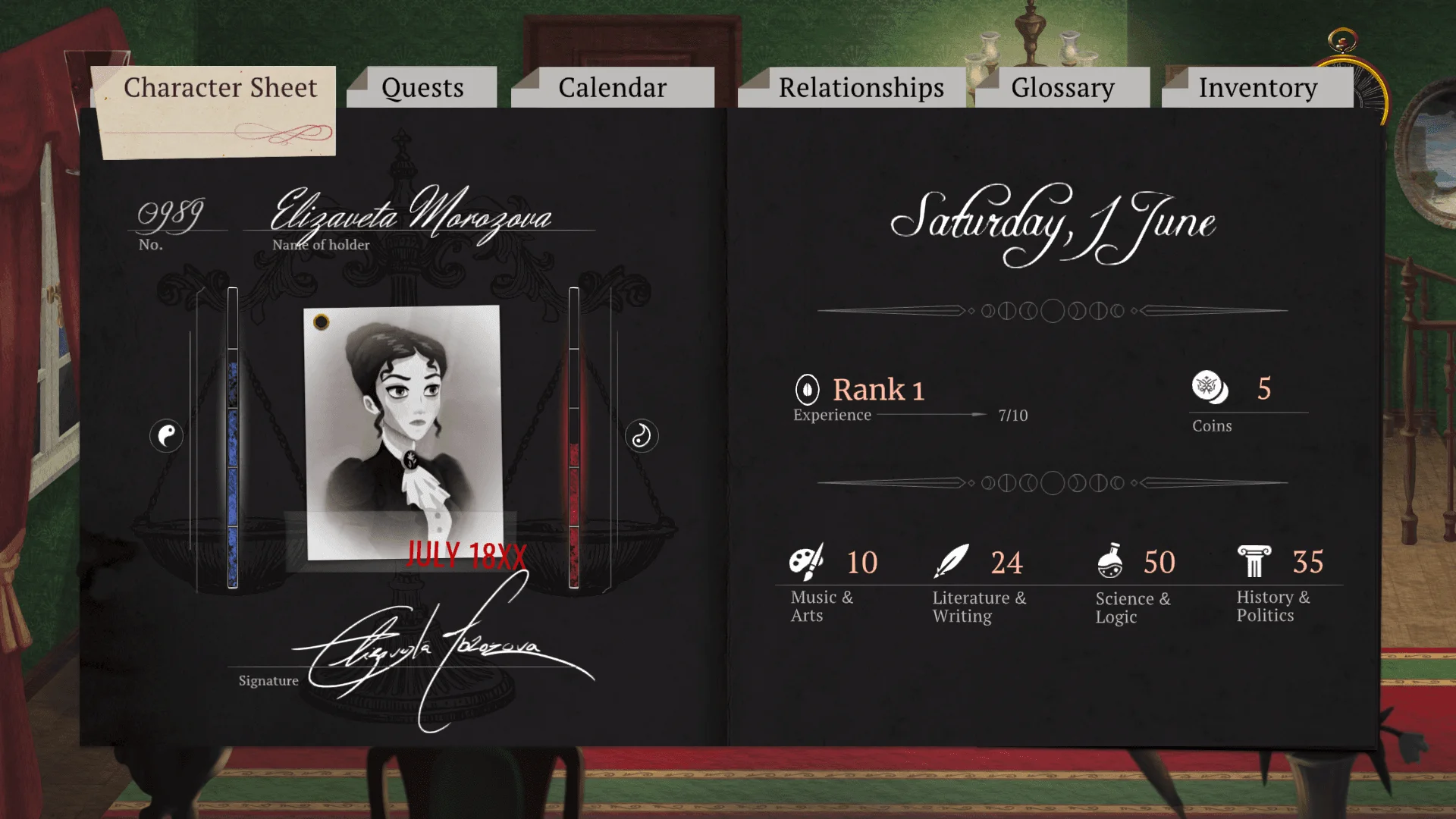This screenshot has width=1456, height=819.
Task: Expand the moon phase ornament under the date
Action: 1053,309
